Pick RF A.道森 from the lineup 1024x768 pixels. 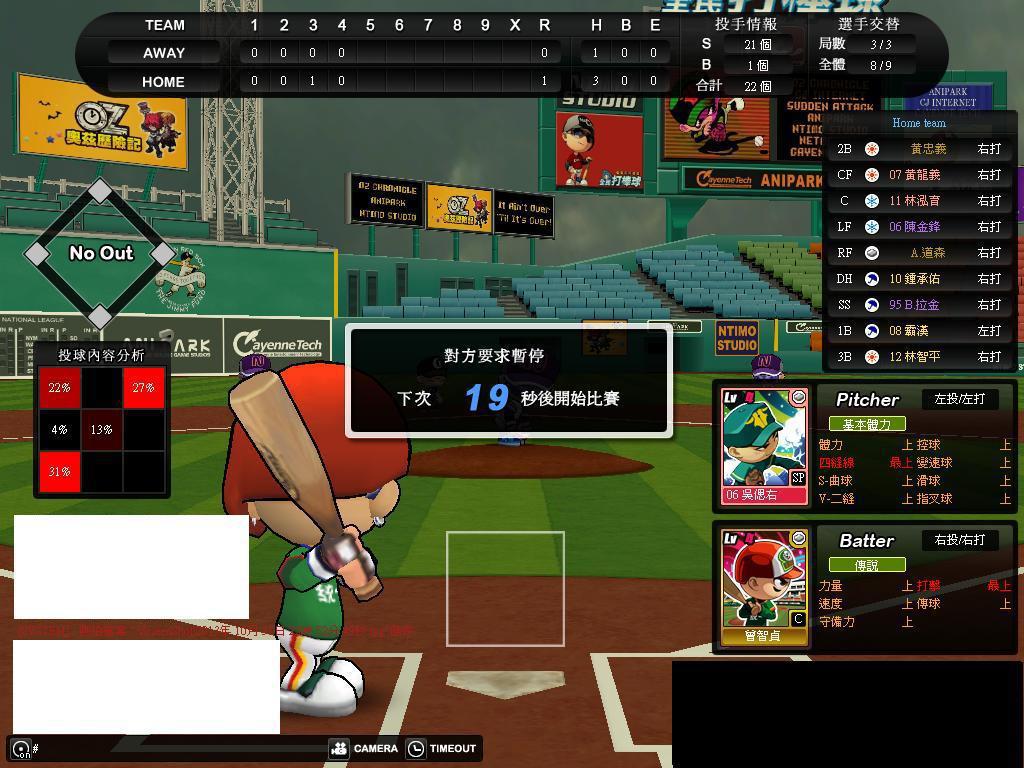point(920,253)
